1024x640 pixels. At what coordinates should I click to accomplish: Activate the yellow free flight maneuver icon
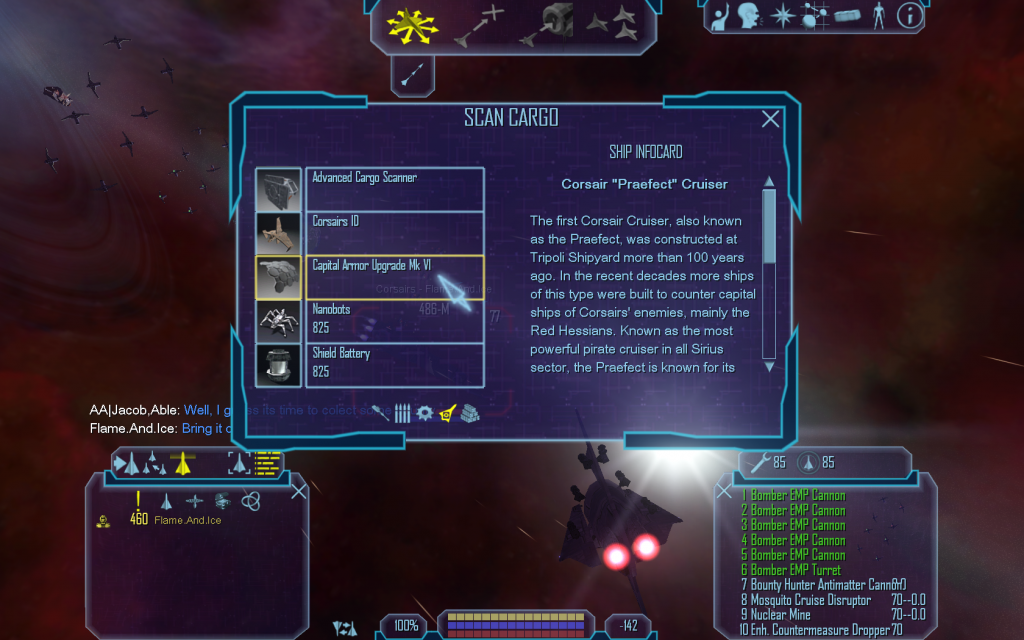coord(406,25)
